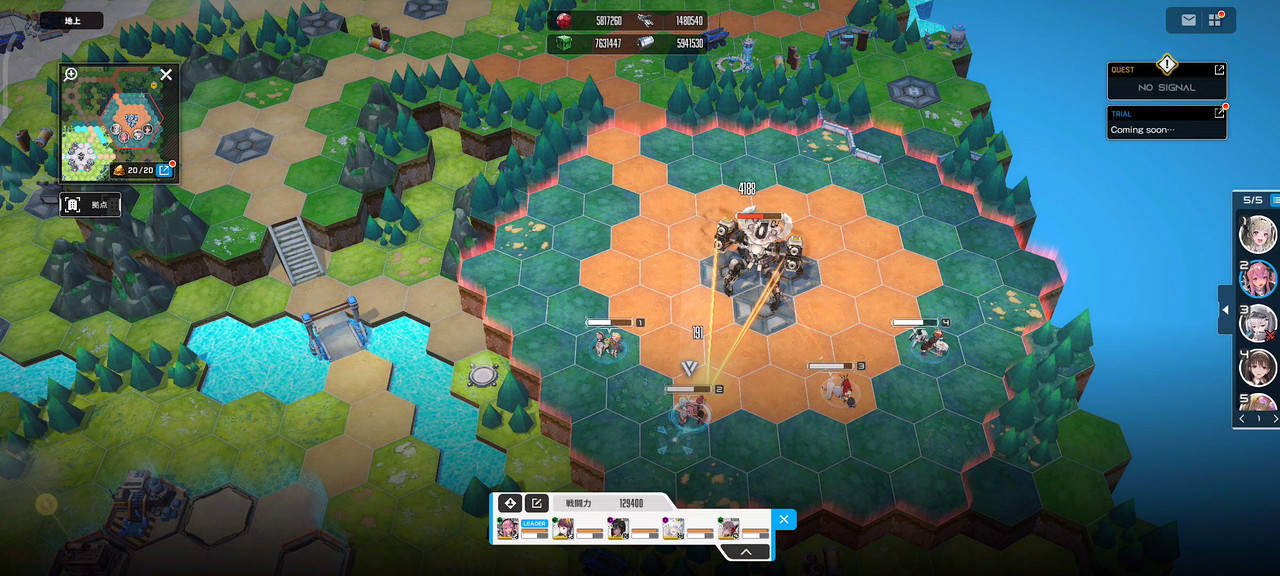Go to next squad list page
The width and height of the screenshot is (1280, 576).
coord(1273,419)
